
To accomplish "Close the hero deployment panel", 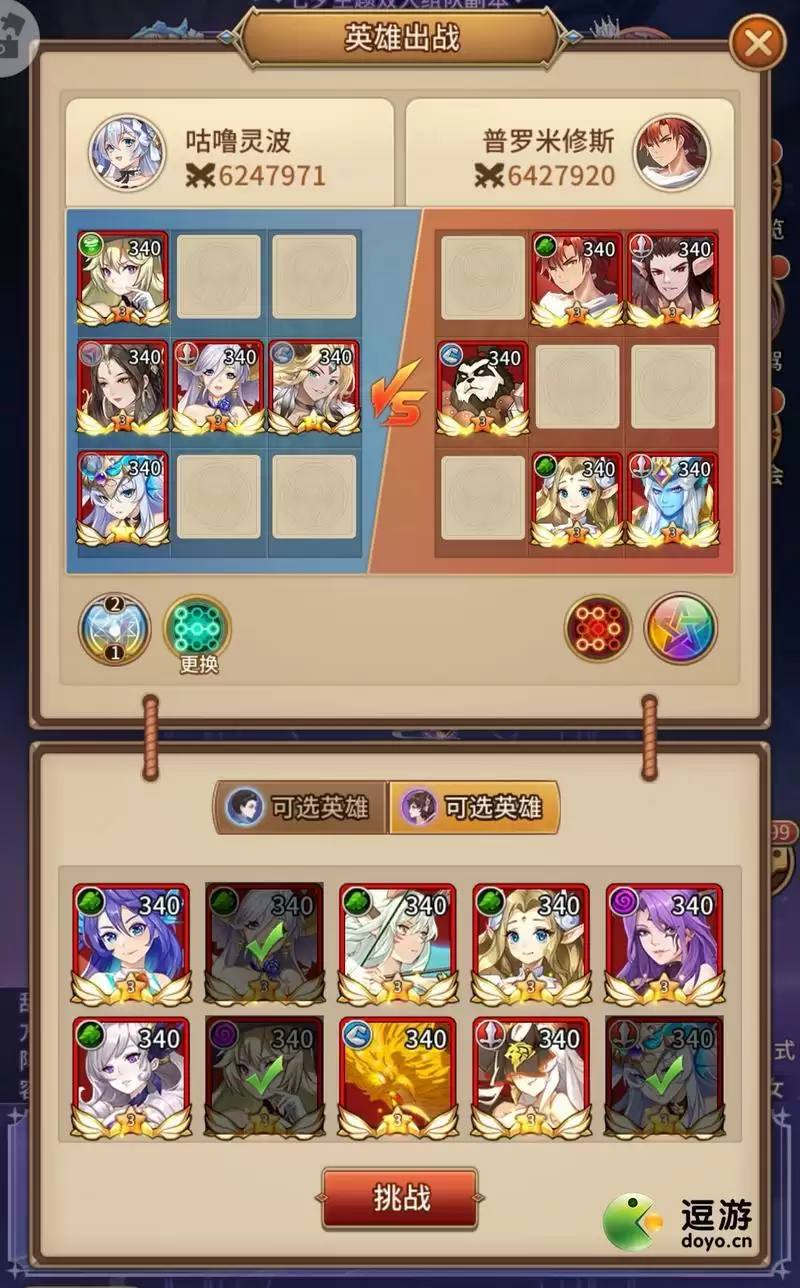I will (758, 43).
